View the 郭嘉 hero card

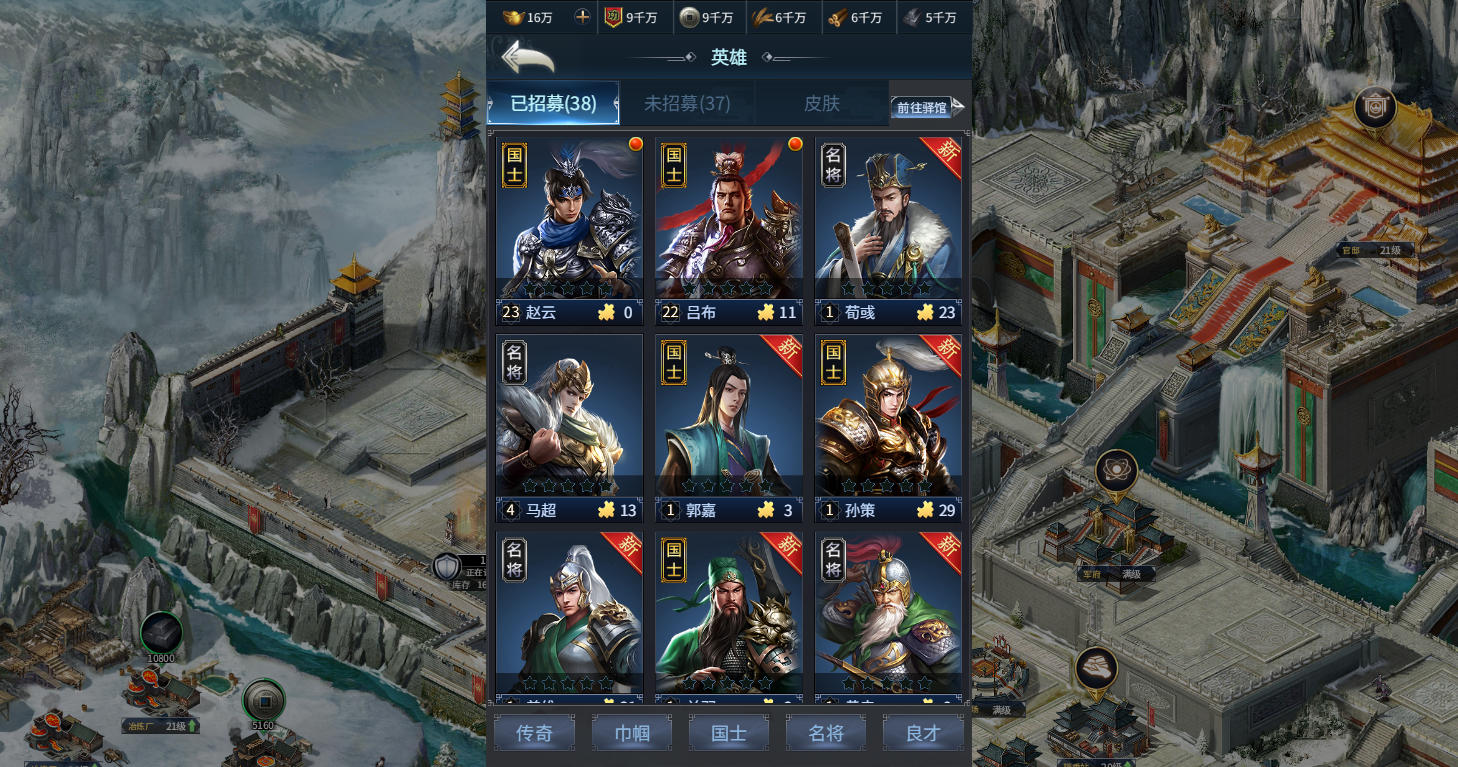click(729, 427)
